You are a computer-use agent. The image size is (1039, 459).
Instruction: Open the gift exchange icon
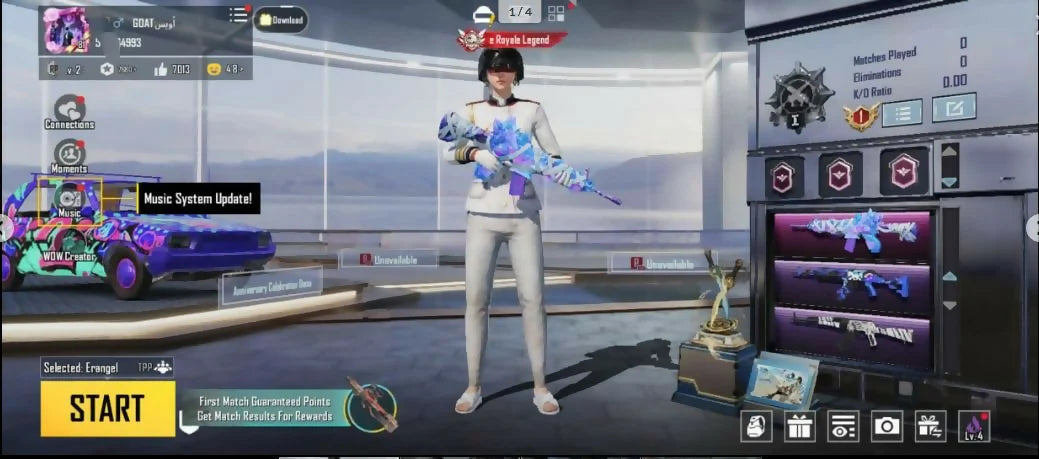click(931, 426)
